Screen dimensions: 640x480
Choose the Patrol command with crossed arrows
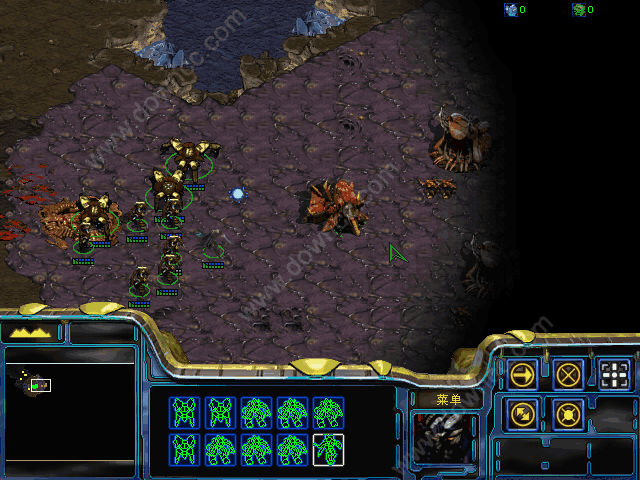523,413
